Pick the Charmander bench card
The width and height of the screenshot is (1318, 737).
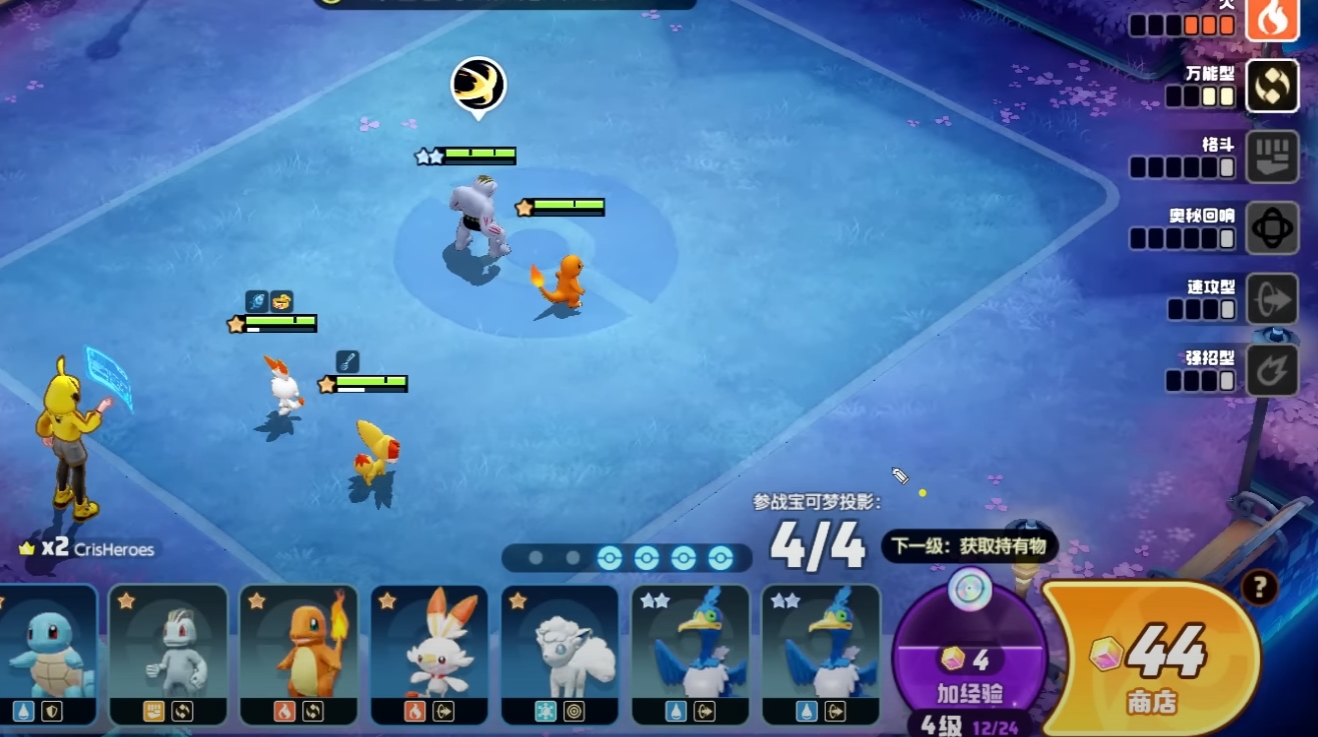pyautogui.click(x=299, y=655)
